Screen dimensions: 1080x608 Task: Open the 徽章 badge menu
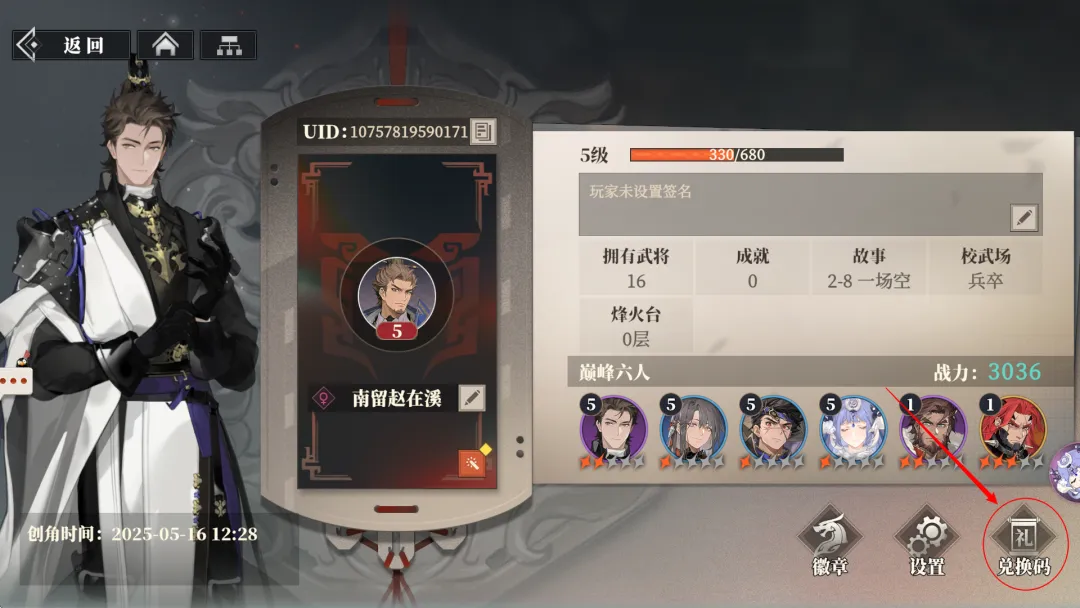coord(829,544)
